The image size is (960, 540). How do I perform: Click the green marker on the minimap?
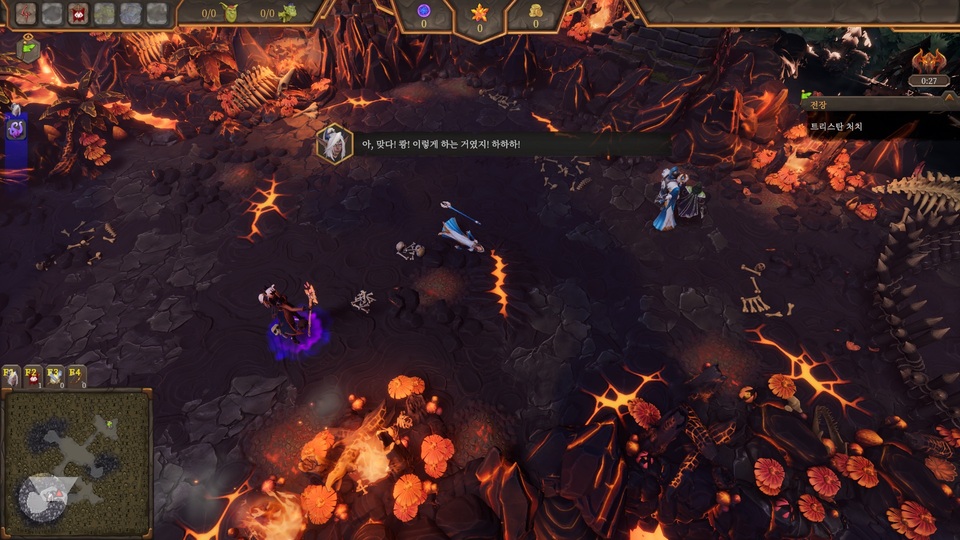tap(110, 425)
